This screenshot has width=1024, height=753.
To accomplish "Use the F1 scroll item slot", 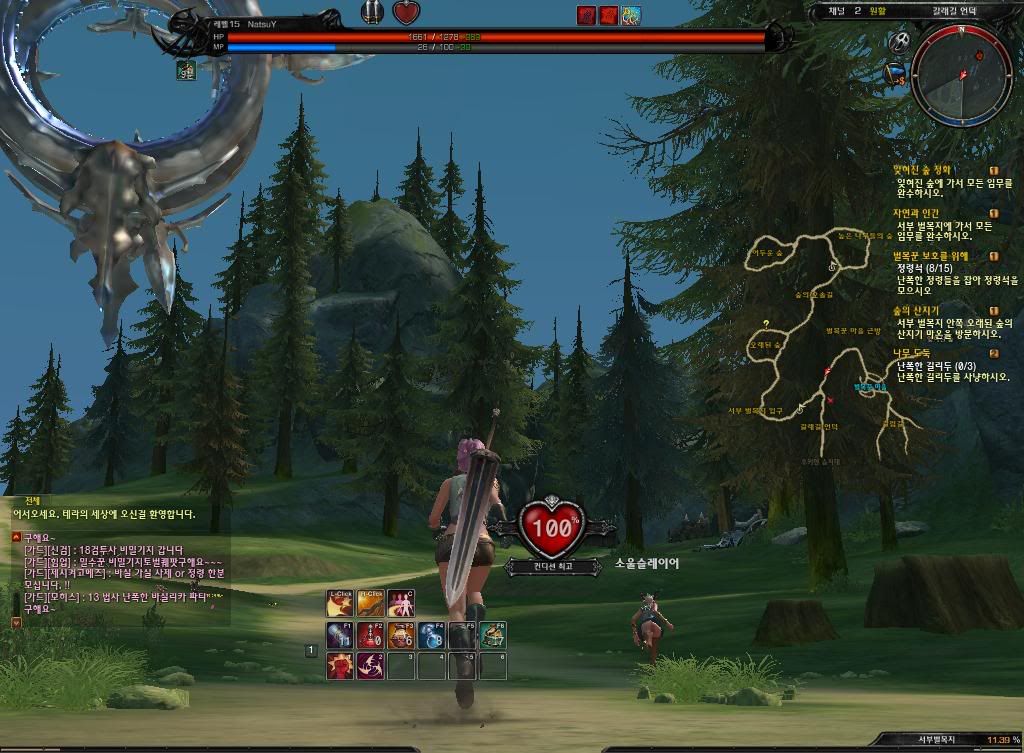I will coord(340,635).
